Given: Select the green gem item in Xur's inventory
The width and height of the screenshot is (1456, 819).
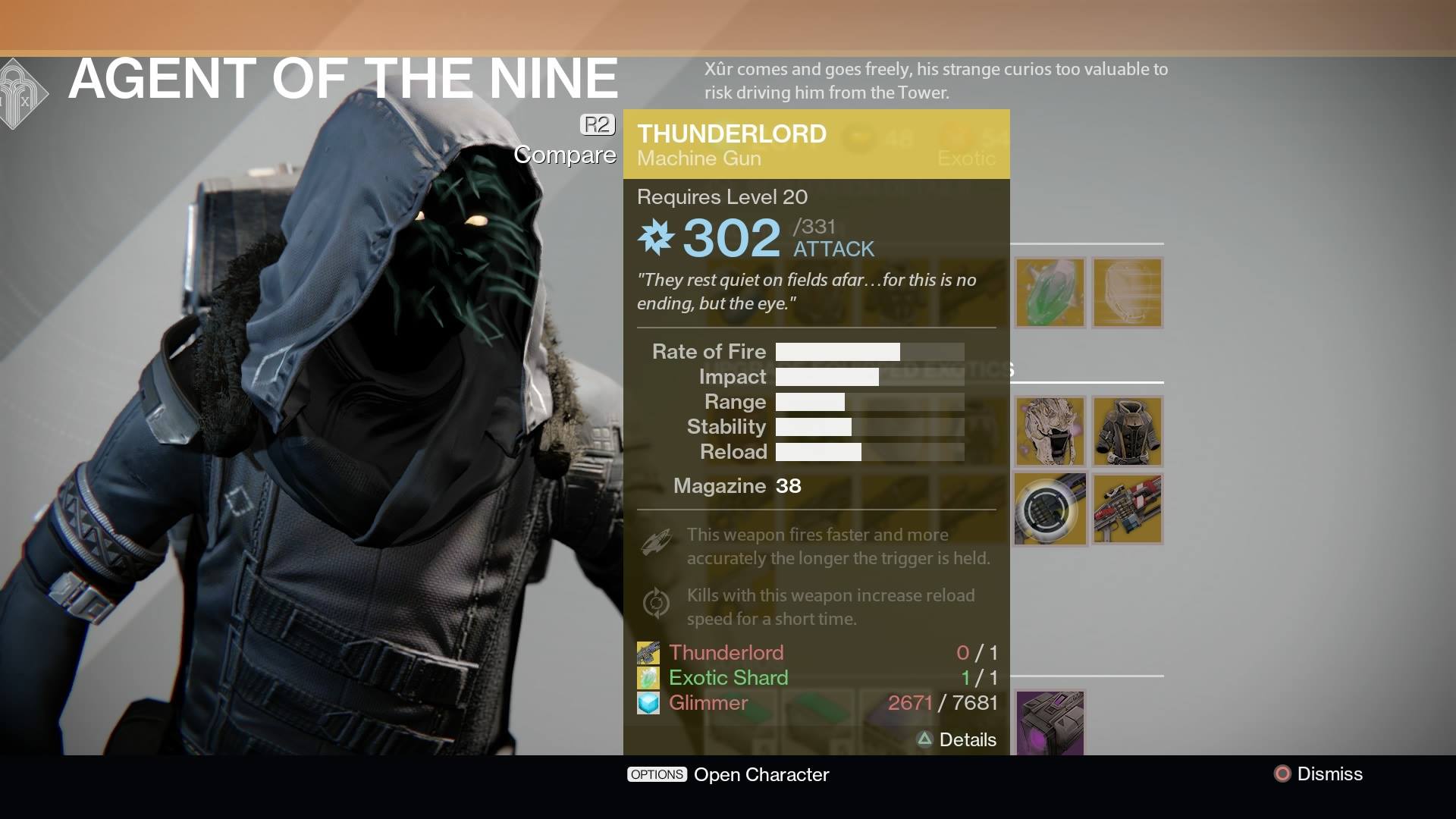Looking at the screenshot, I should [1051, 293].
